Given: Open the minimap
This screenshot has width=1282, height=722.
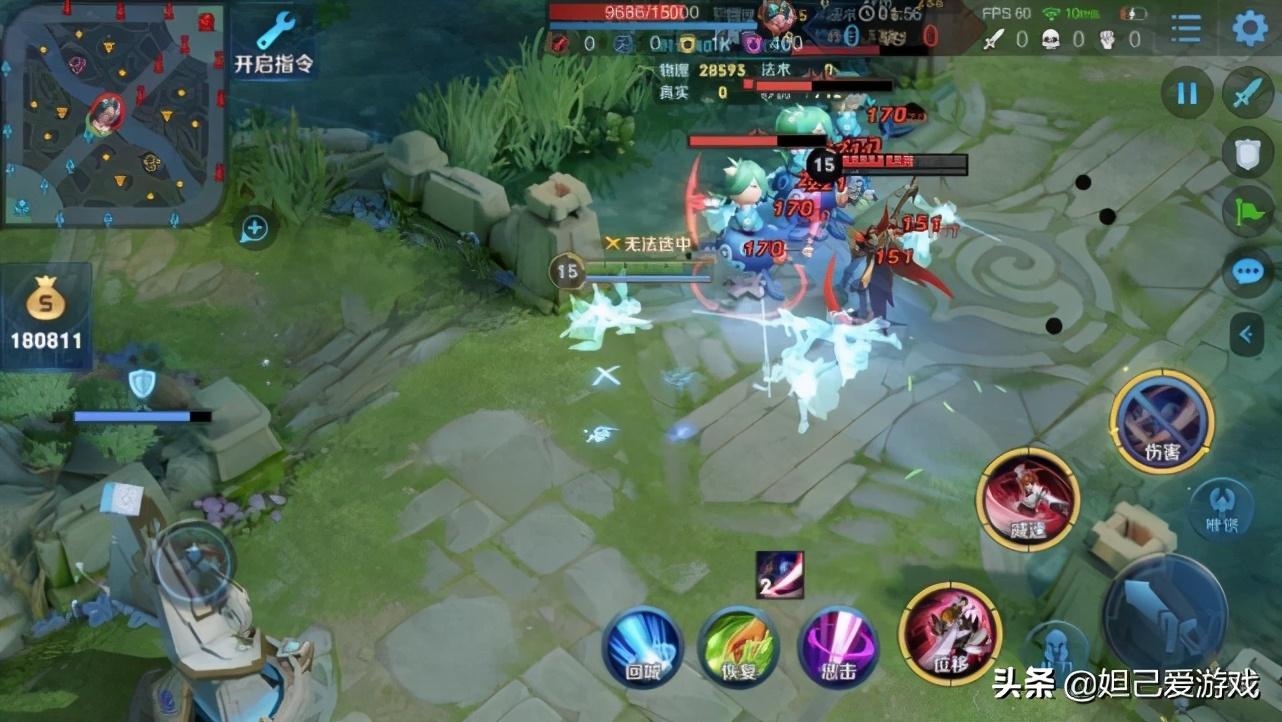Looking at the screenshot, I should pos(113,112).
